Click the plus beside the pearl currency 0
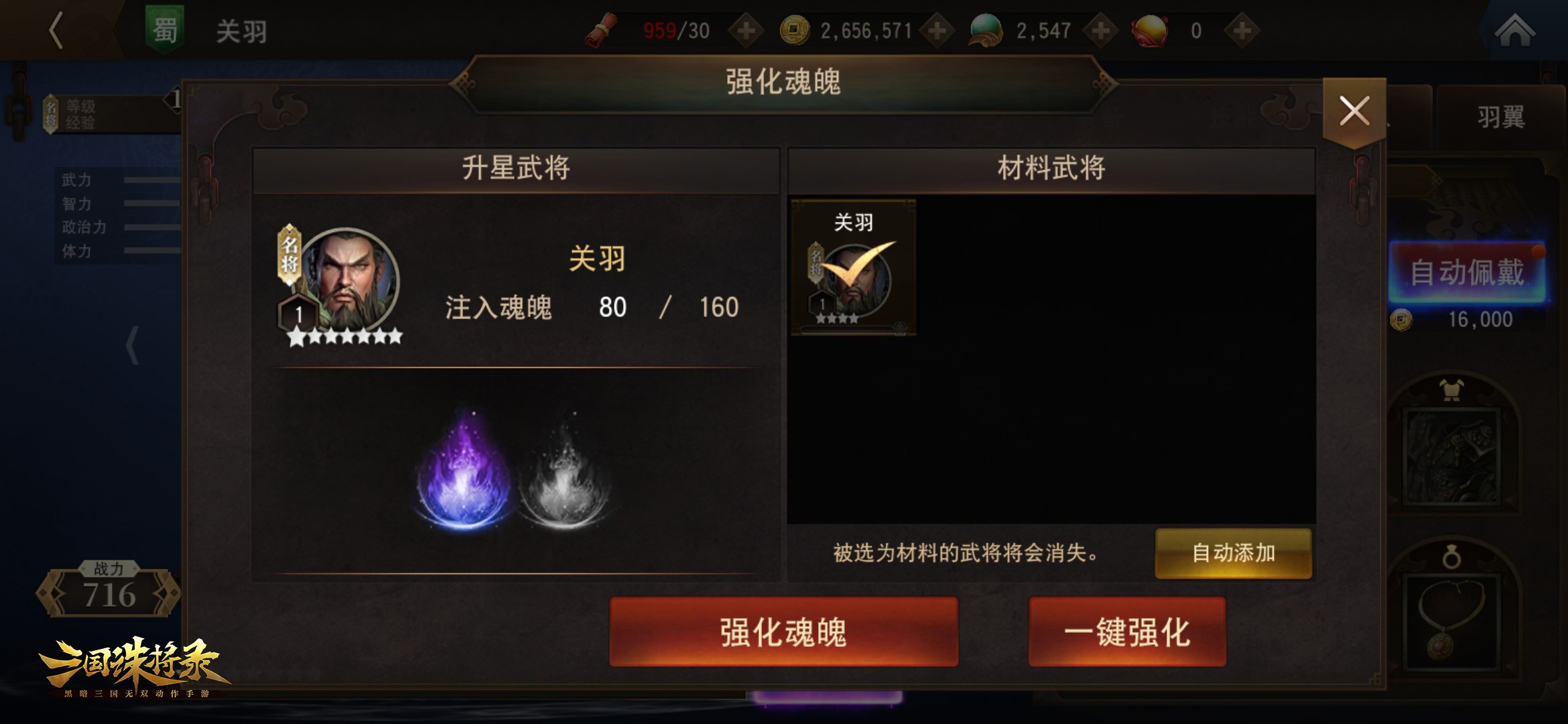This screenshot has height=724, width=1568. click(1244, 29)
